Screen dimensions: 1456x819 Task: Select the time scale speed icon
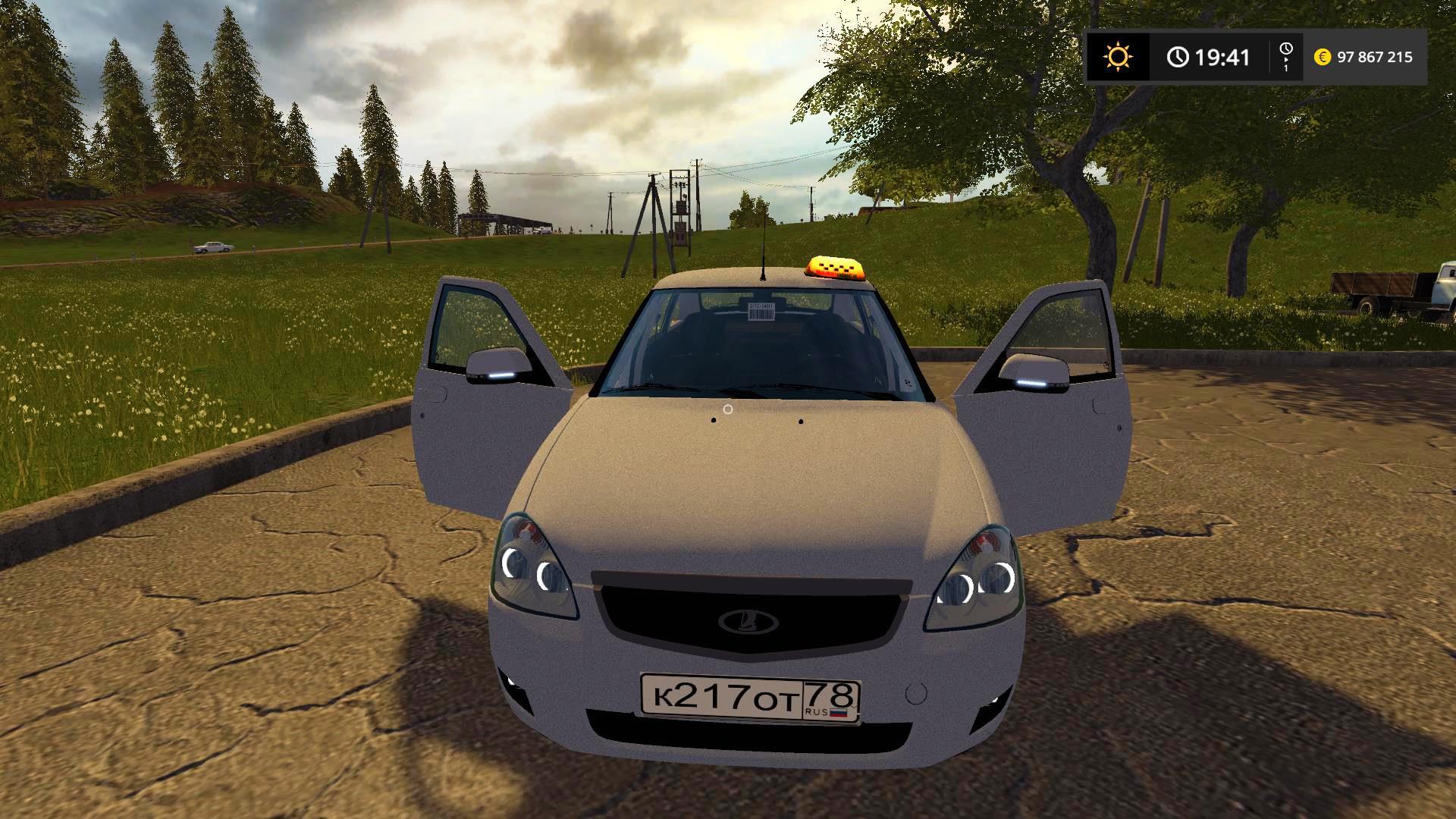pos(1285,57)
